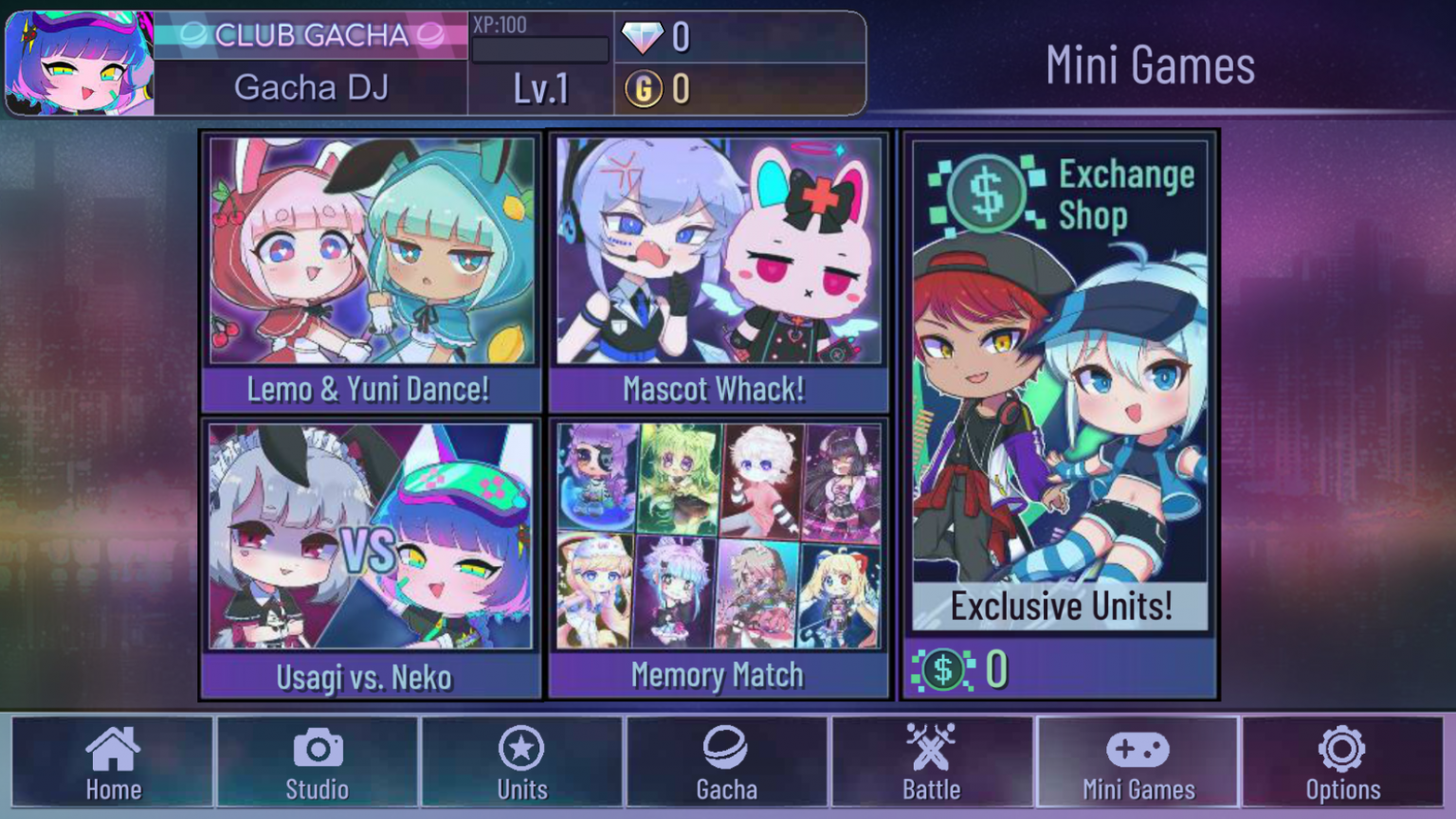Select the Gacha capsule icon

(725, 749)
